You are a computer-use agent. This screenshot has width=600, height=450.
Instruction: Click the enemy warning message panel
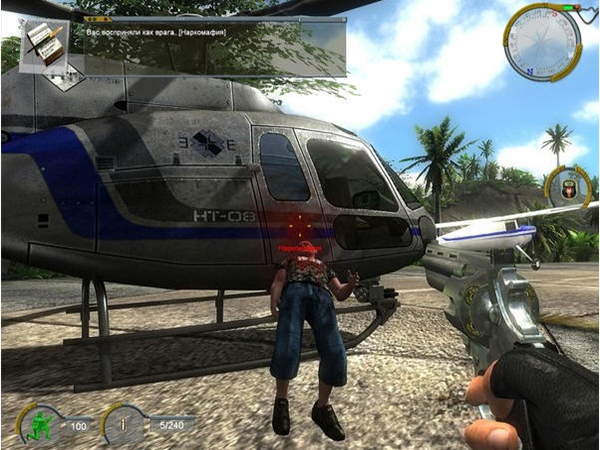coord(215,47)
